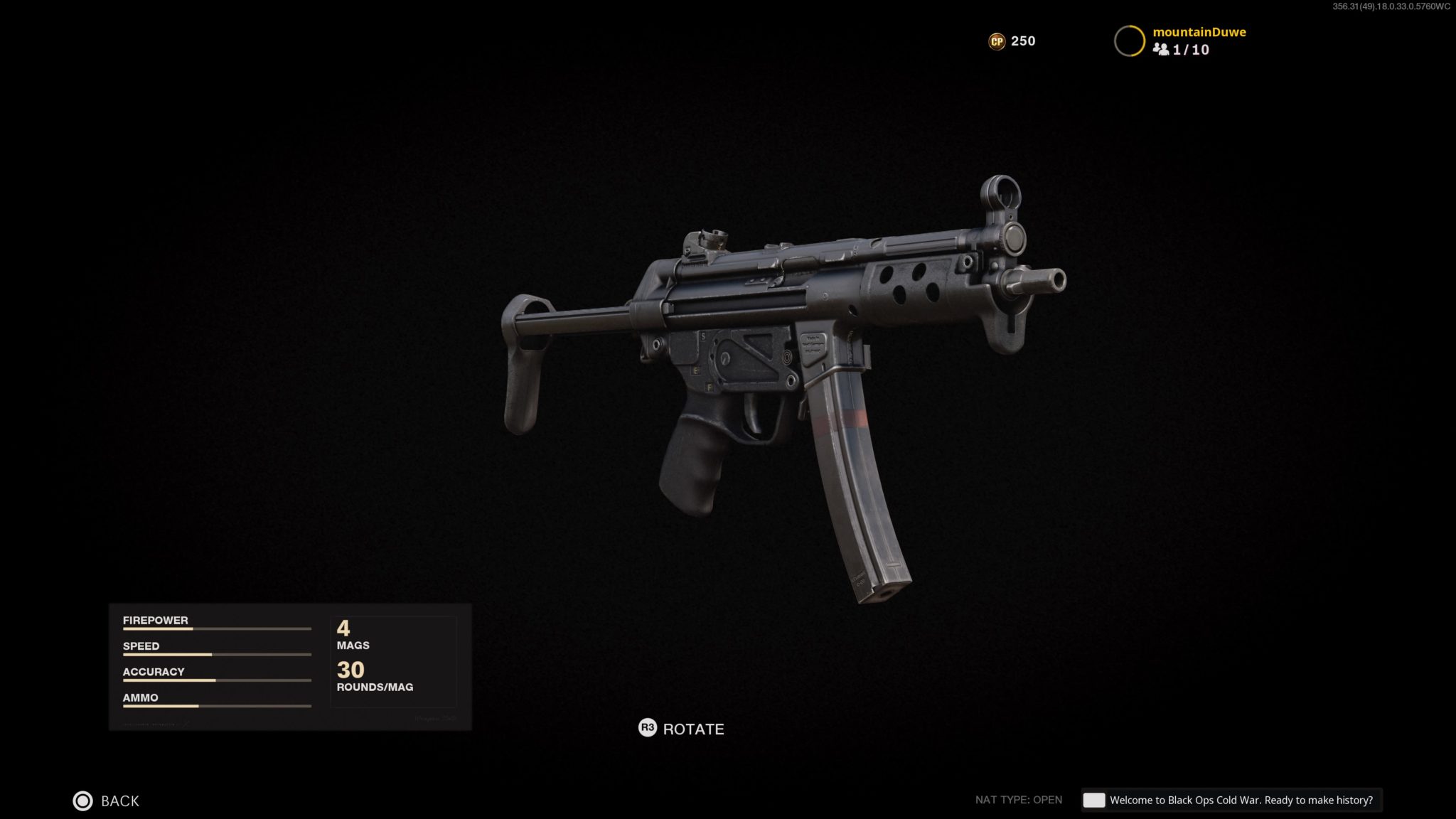The width and height of the screenshot is (1456, 819).
Task: Select the chat message speech box icon
Action: pyautogui.click(x=1095, y=800)
